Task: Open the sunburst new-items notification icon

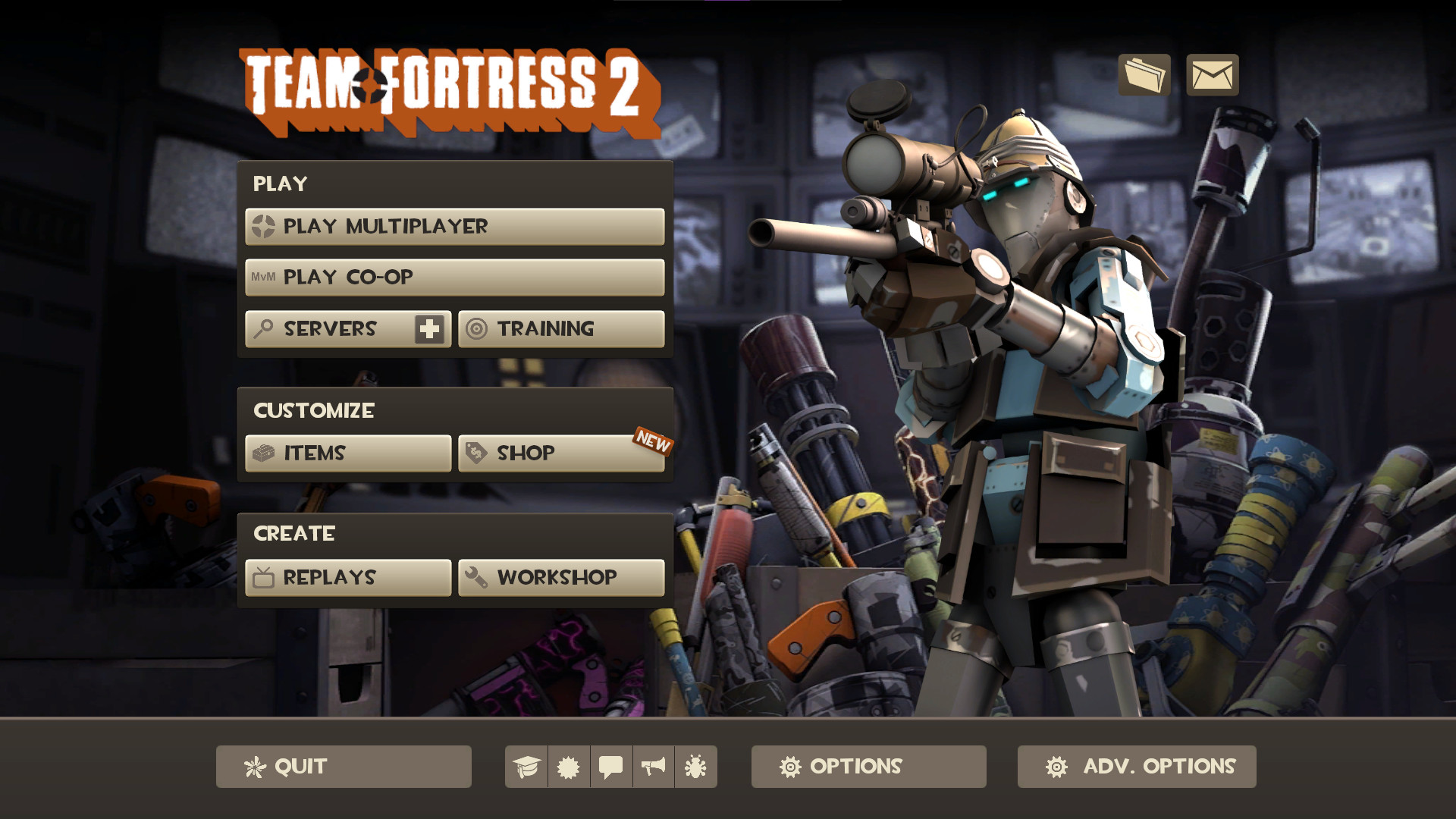Action: [569, 767]
